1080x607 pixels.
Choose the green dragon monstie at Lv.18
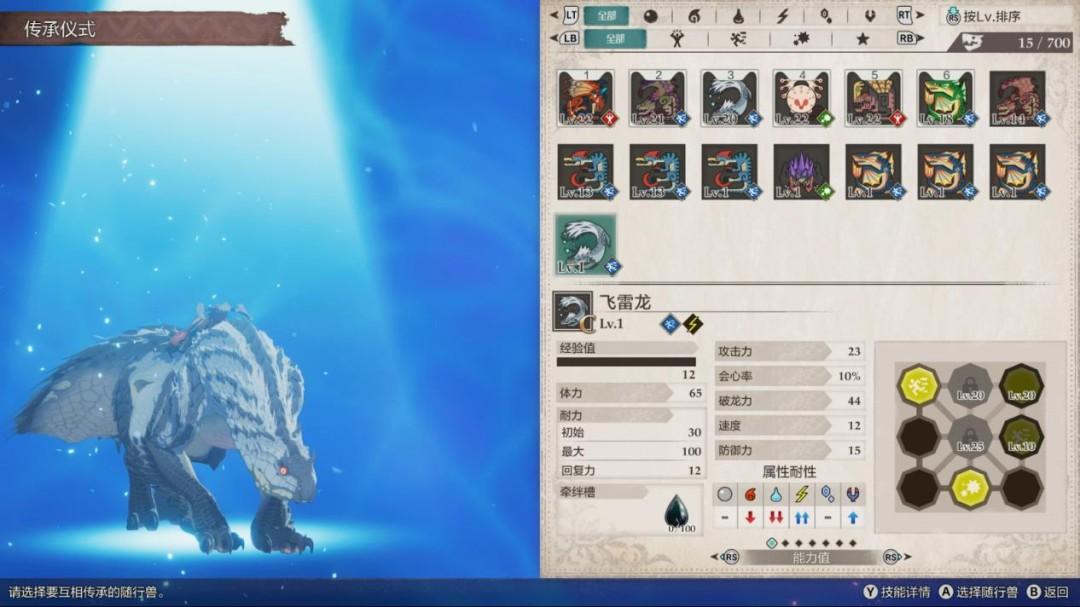click(946, 98)
